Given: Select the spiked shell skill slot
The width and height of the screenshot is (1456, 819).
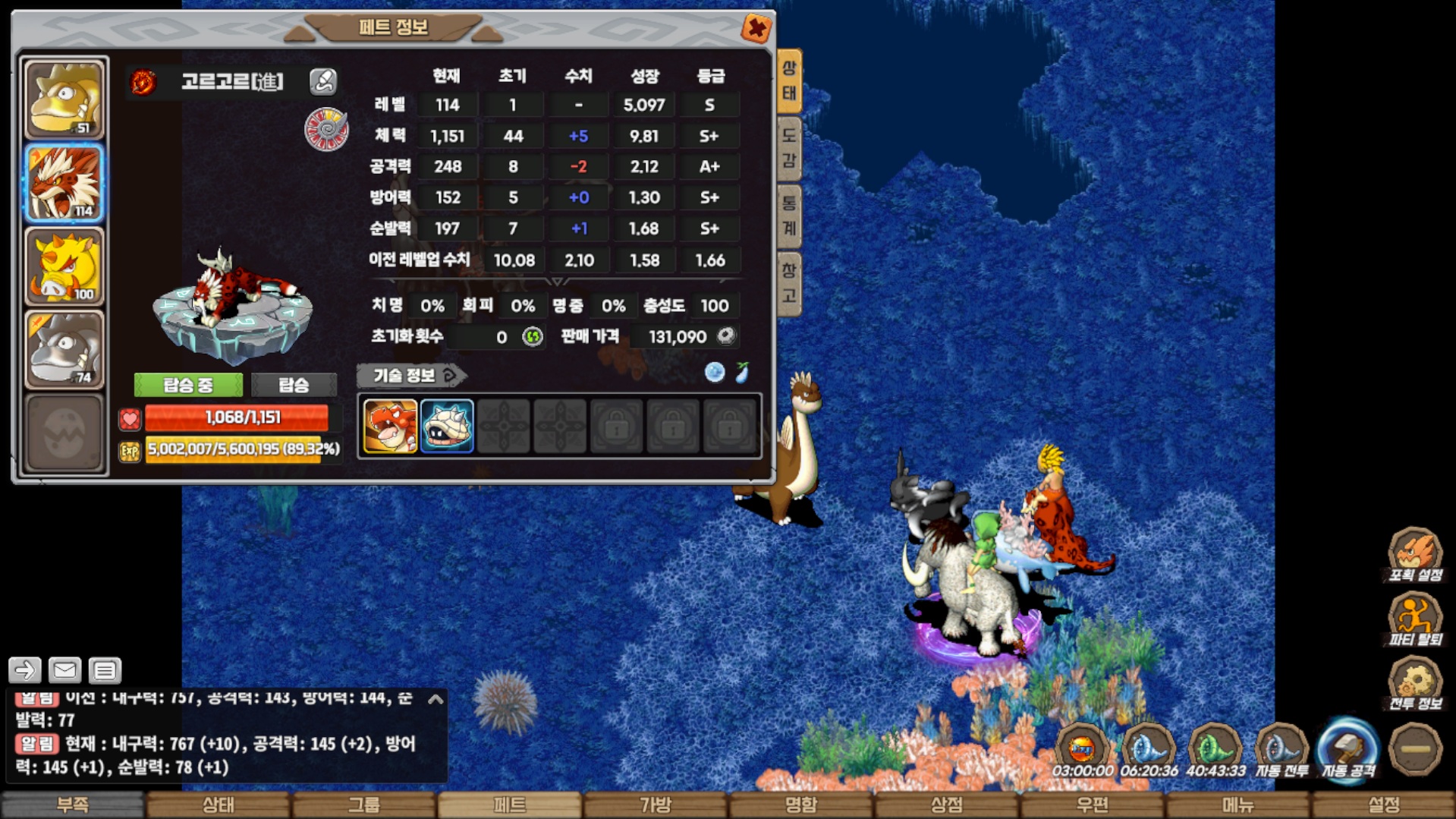Looking at the screenshot, I should 447,427.
